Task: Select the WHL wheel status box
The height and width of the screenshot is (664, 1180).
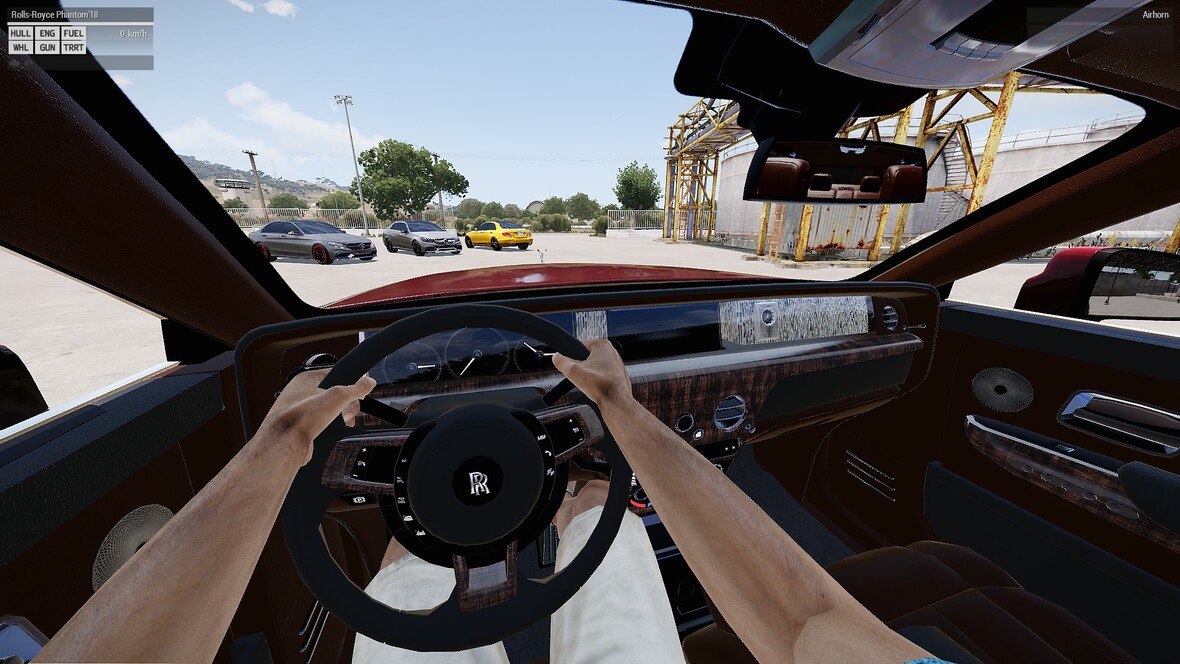Action: click(20, 47)
